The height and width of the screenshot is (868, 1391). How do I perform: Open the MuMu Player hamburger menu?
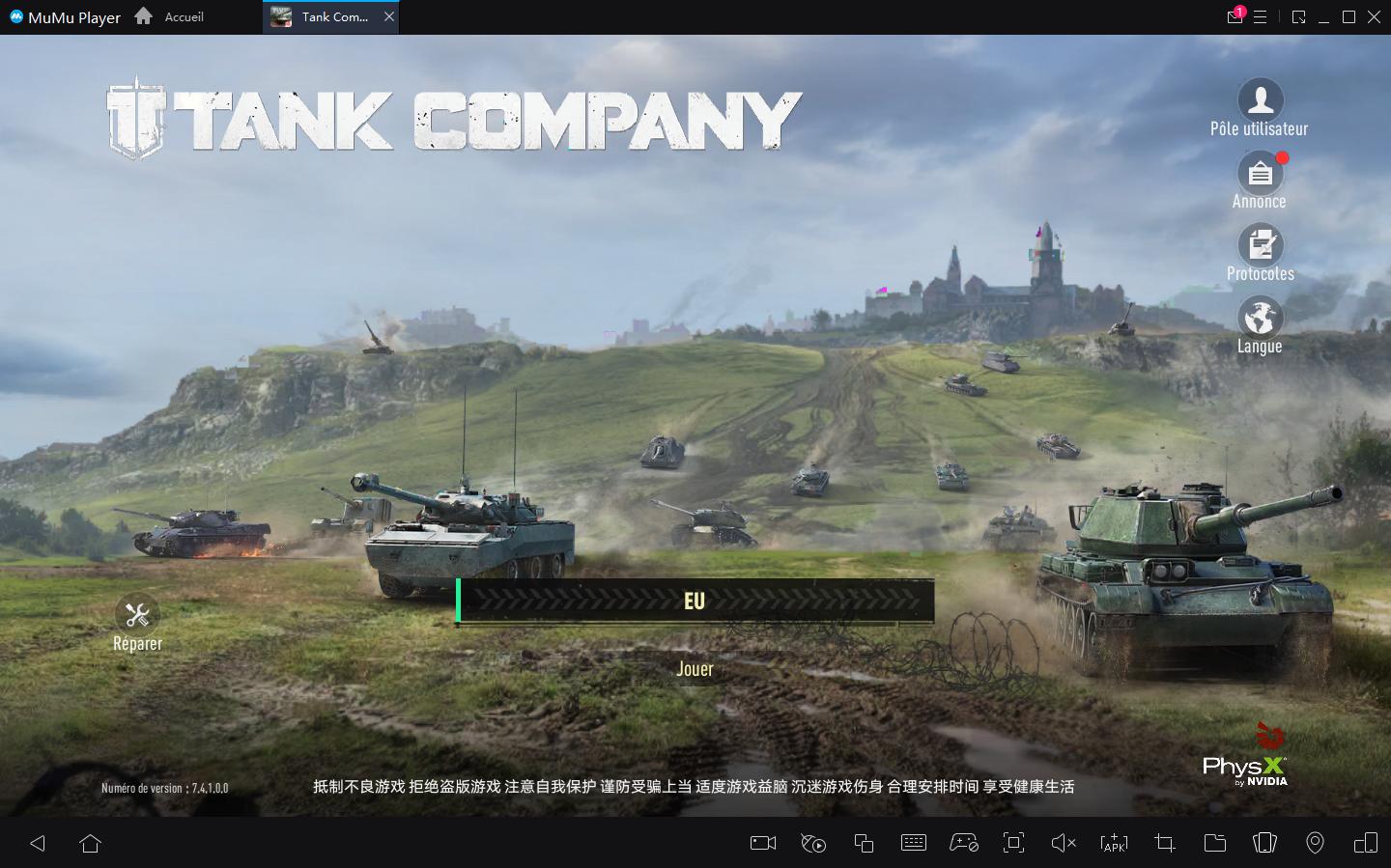pos(1262,16)
